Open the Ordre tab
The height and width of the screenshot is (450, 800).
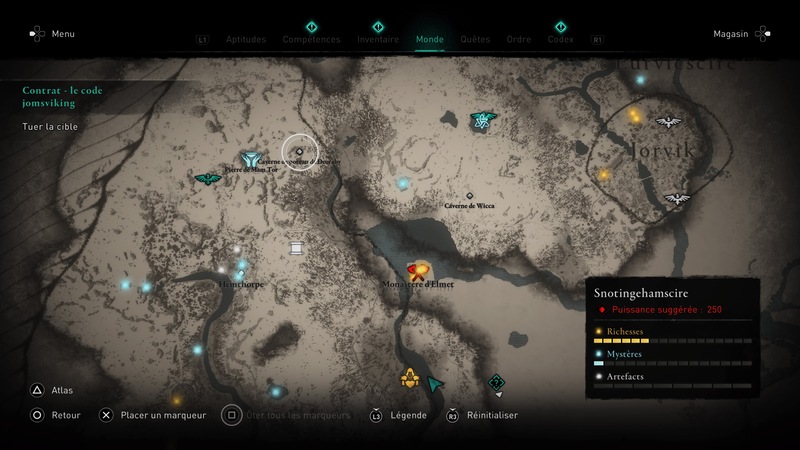coord(519,40)
